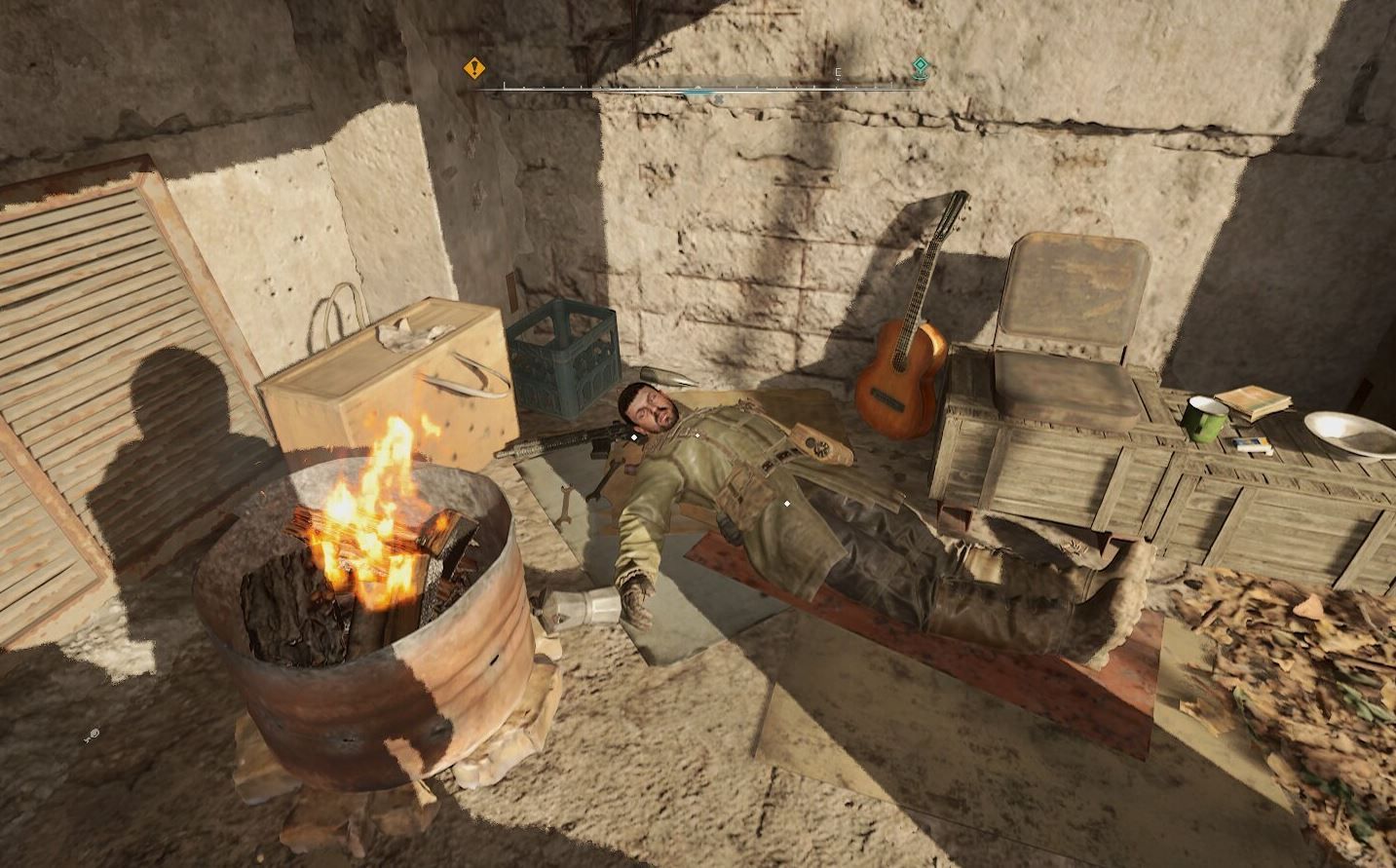Click the East cardinal letter on the compass
This screenshot has width=1396, height=868.
pos(838,72)
